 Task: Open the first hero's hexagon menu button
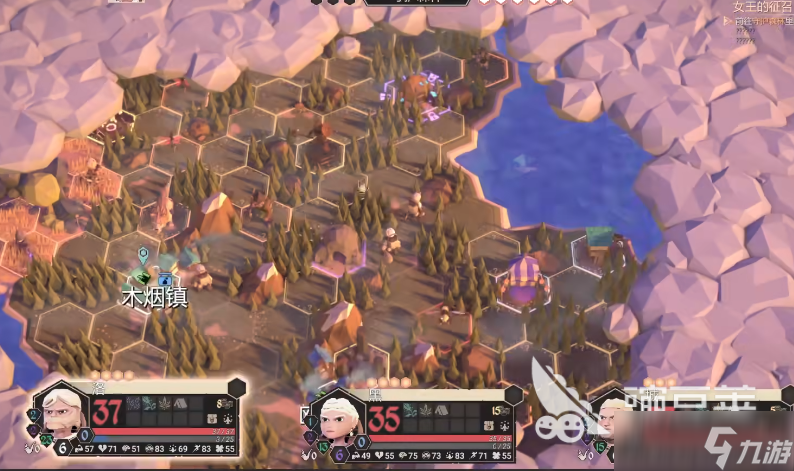237,388
